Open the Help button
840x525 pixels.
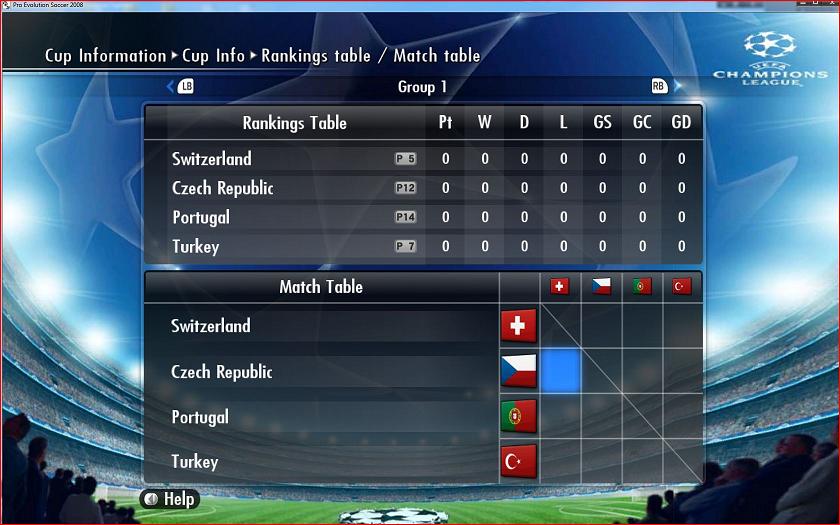tap(170, 498)
